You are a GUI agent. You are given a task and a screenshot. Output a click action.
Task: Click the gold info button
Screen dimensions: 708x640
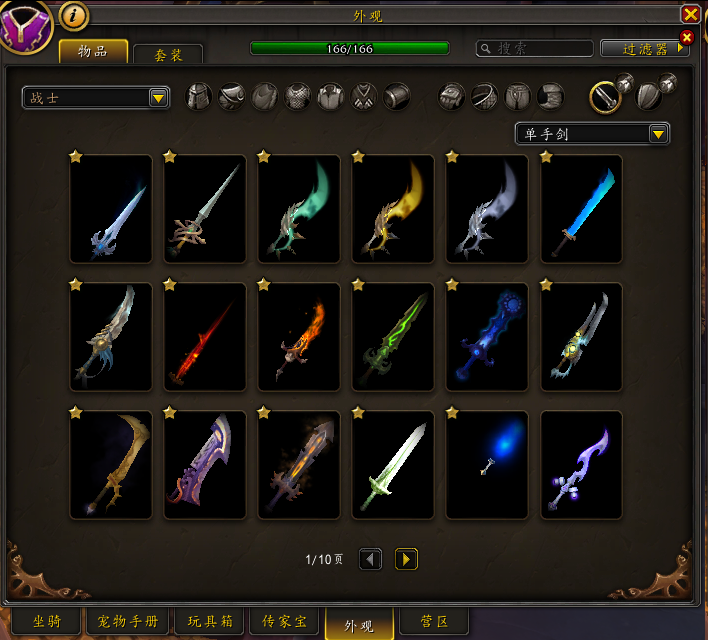pyautogui.click(x=74, y=15)
